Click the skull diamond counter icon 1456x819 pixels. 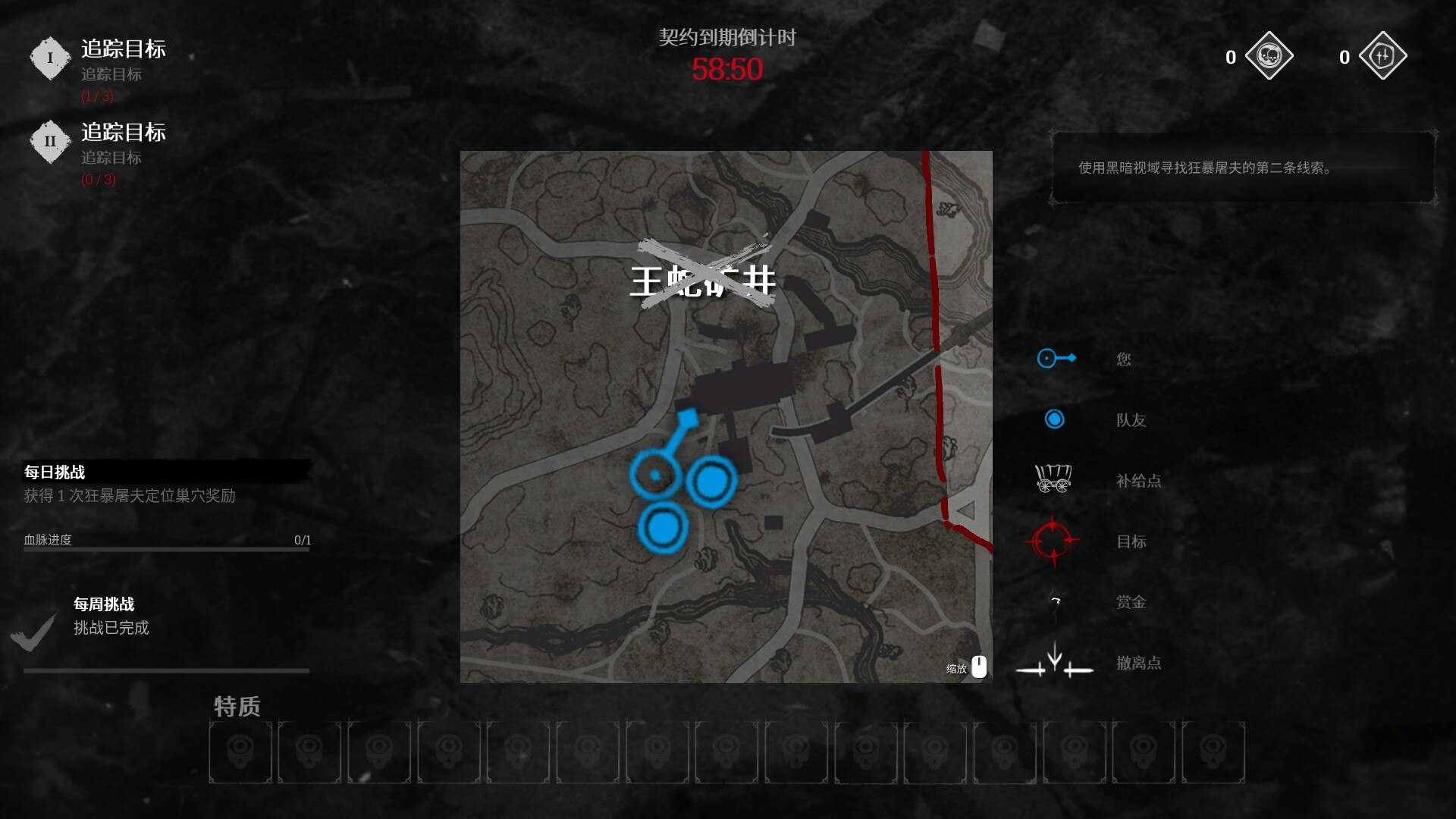click(x=1269, y=56)
